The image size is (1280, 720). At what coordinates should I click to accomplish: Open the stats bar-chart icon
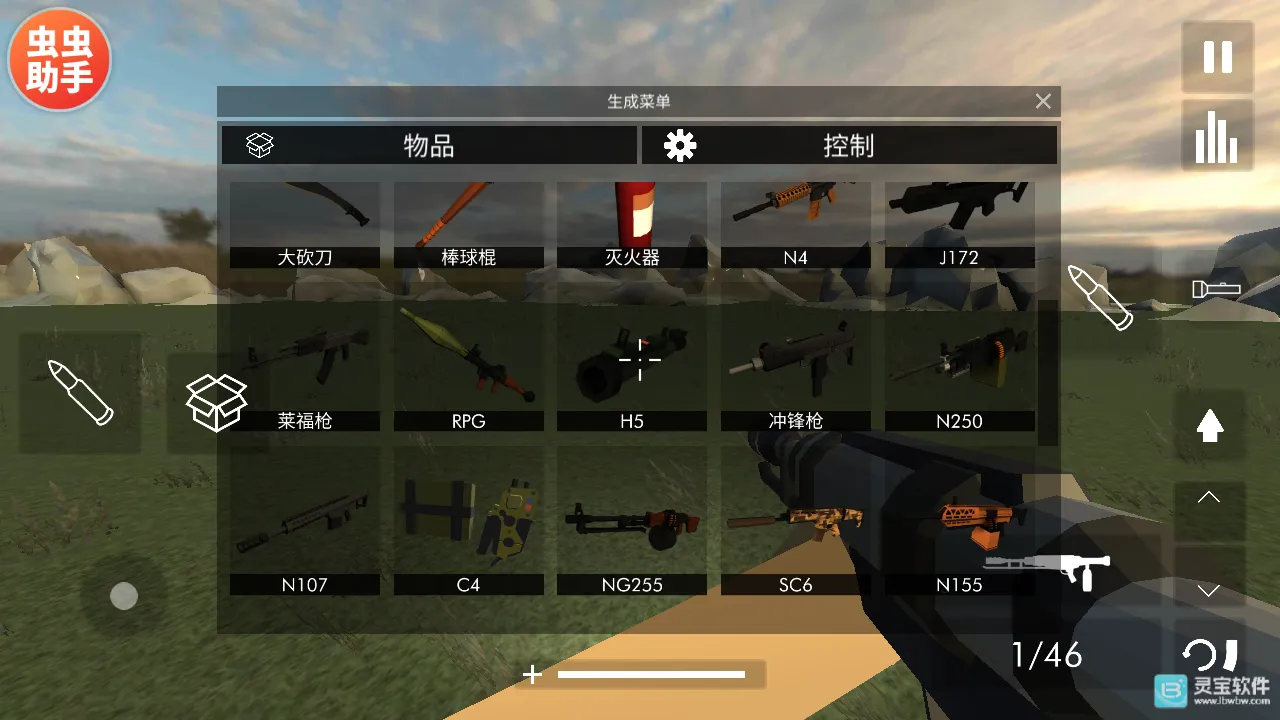point(1216,133)
